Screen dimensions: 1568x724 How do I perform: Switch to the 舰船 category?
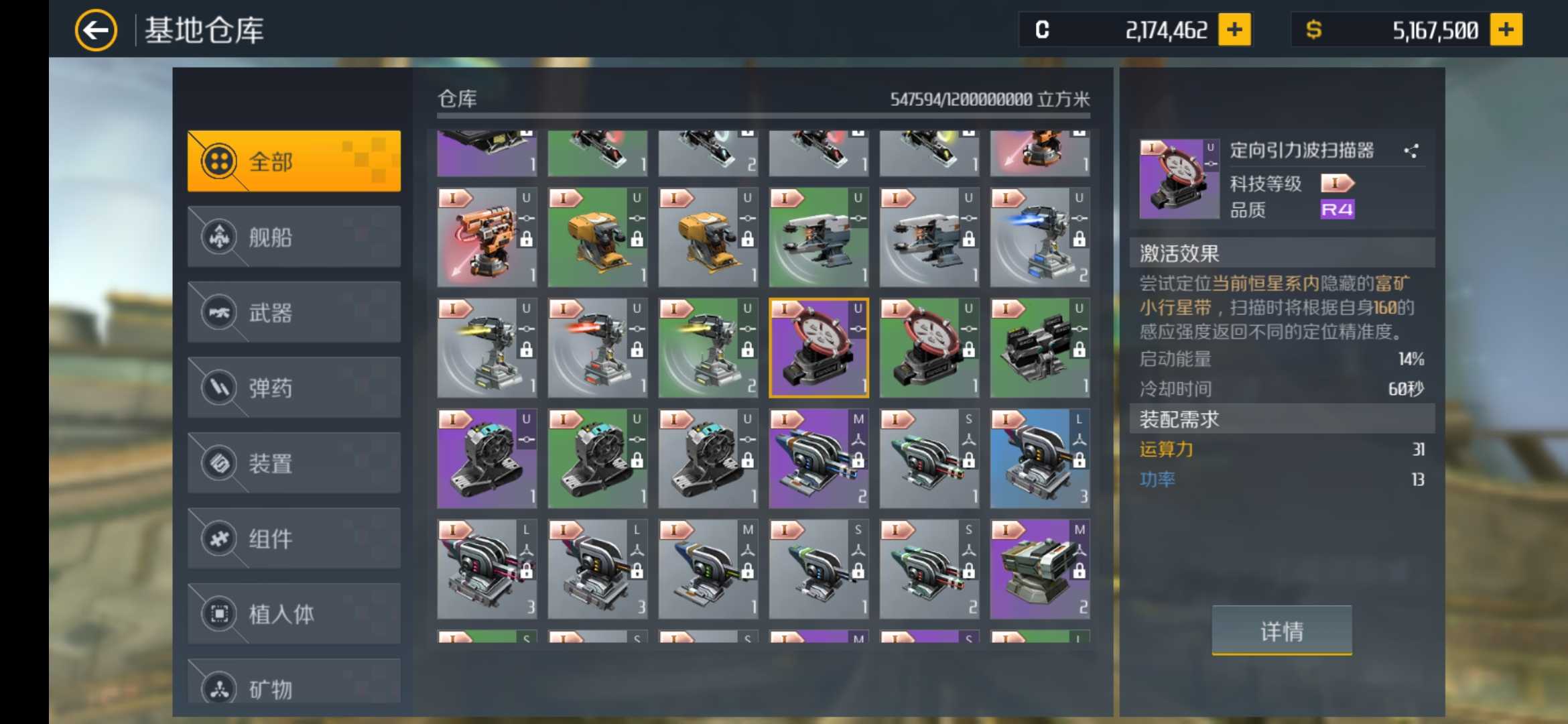(x=294, y=237)
